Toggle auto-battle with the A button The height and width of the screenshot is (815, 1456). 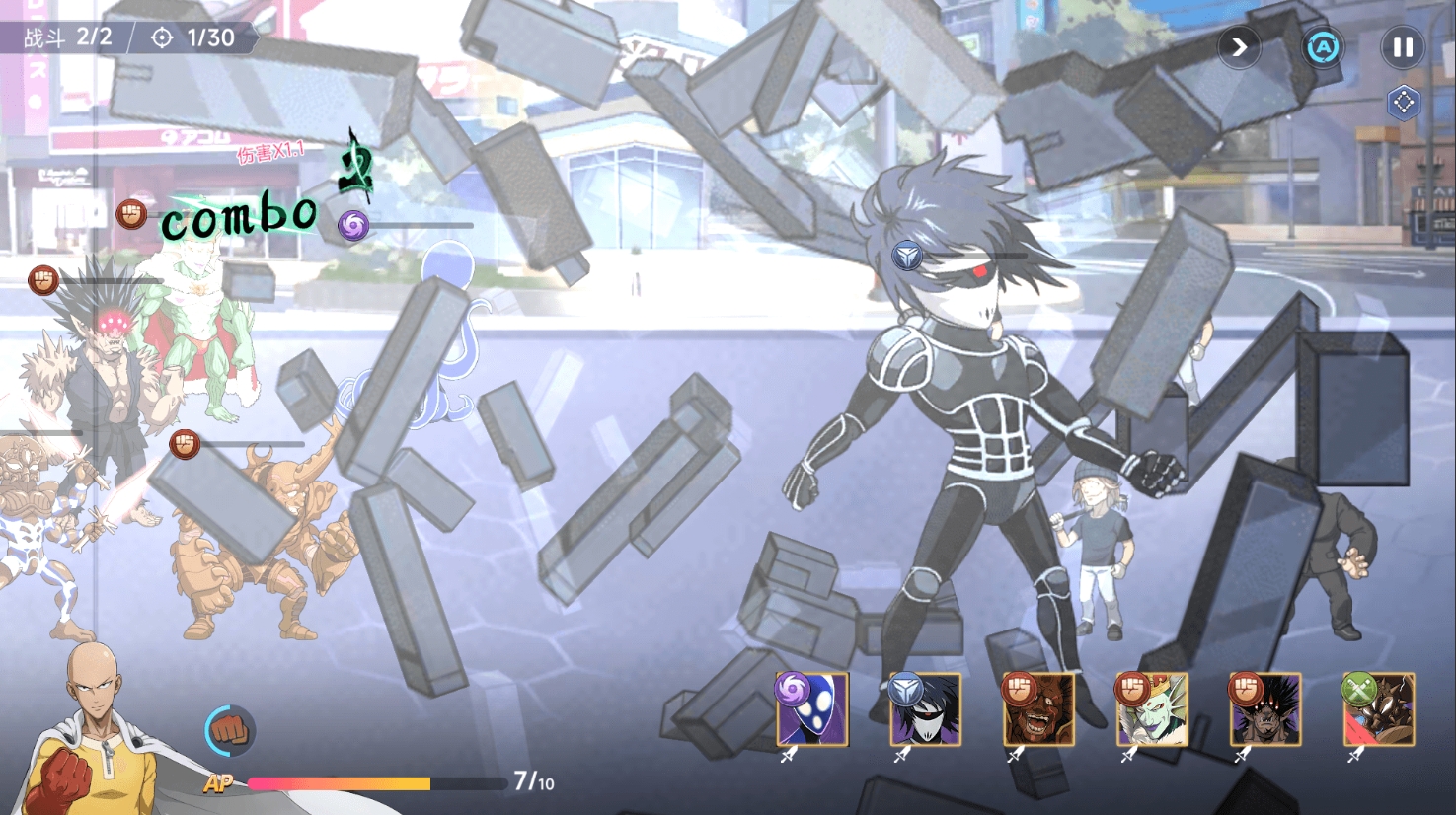[x=1323, y=47]
